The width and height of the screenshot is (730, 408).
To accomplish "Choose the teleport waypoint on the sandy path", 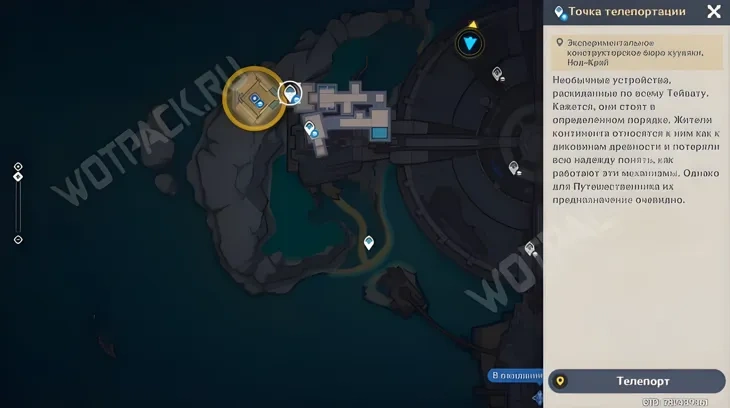I will (369, 242).
